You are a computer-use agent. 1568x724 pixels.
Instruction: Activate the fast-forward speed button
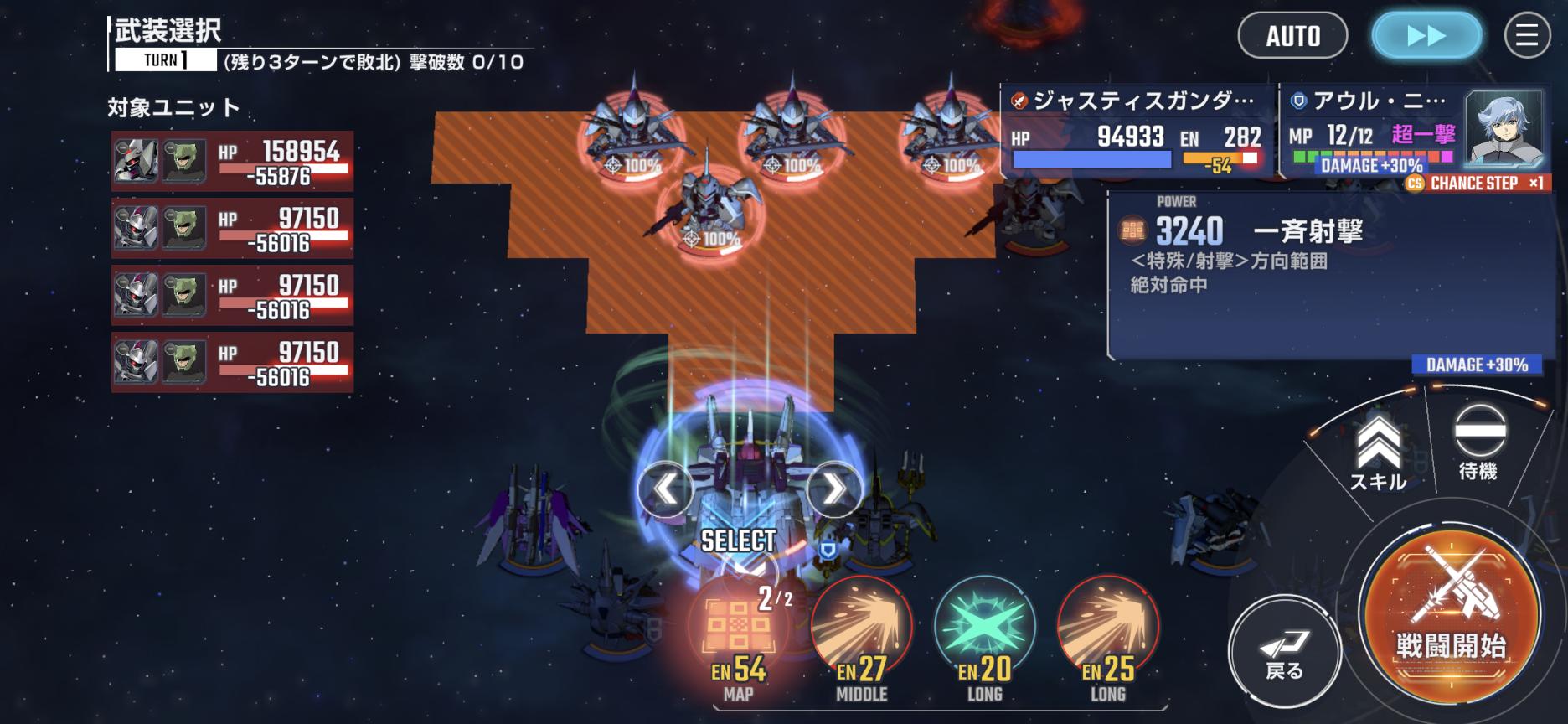click(x=1426, y=36)
